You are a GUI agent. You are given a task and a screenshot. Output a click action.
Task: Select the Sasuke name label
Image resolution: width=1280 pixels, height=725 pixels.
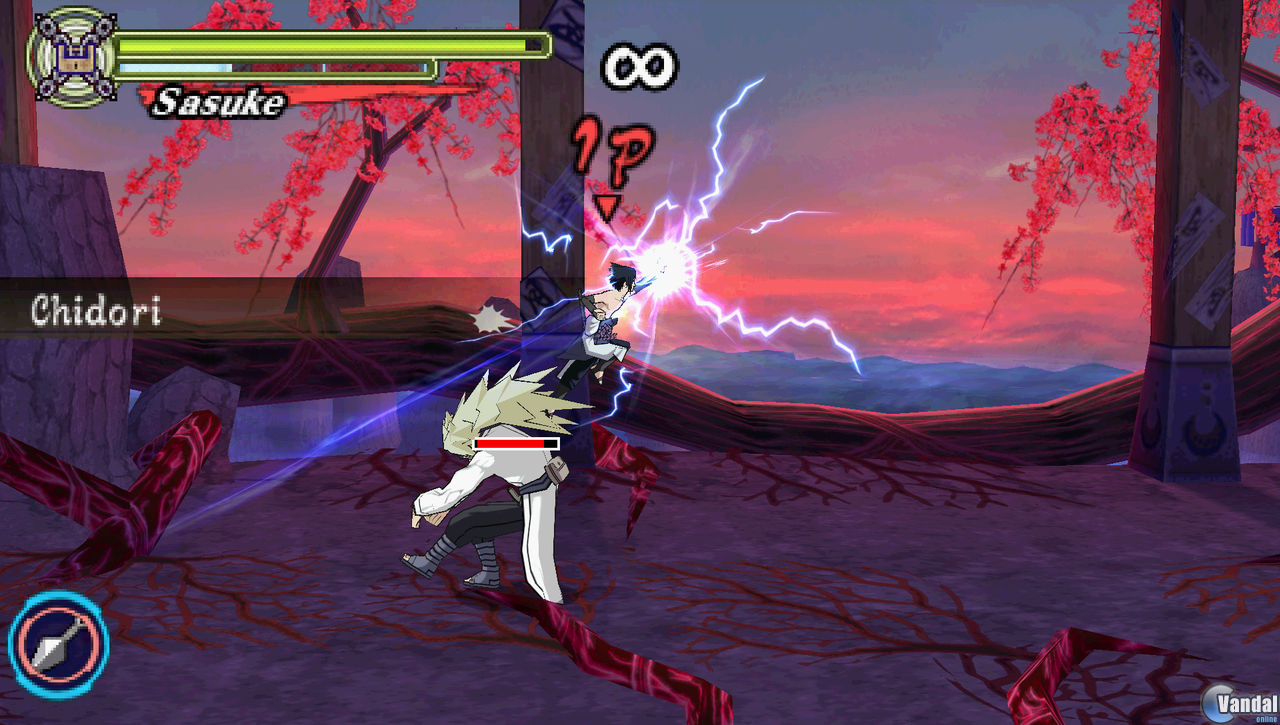tap(220, 100)
